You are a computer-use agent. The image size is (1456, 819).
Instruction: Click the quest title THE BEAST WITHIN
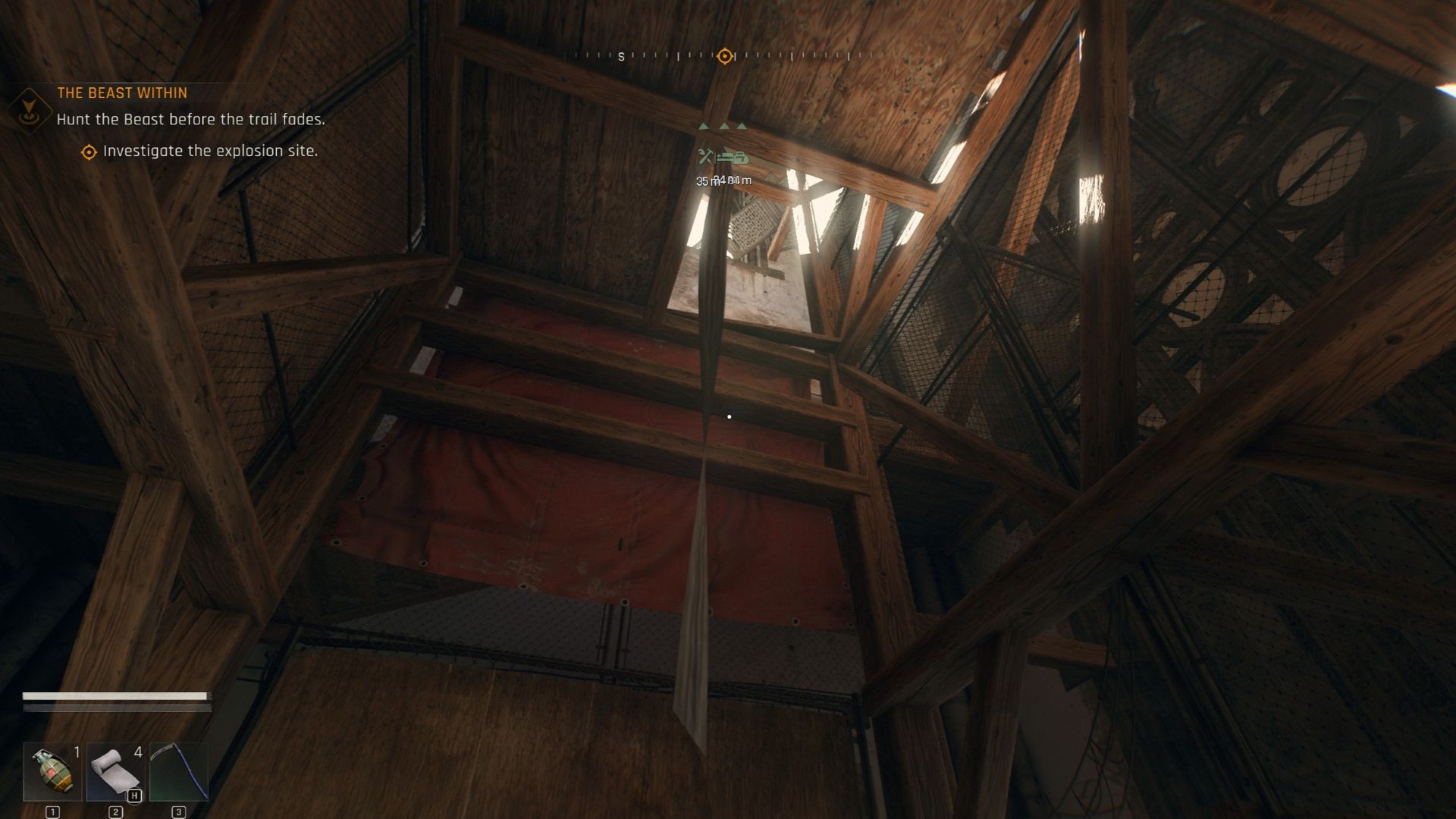click(x=123, y=93)
